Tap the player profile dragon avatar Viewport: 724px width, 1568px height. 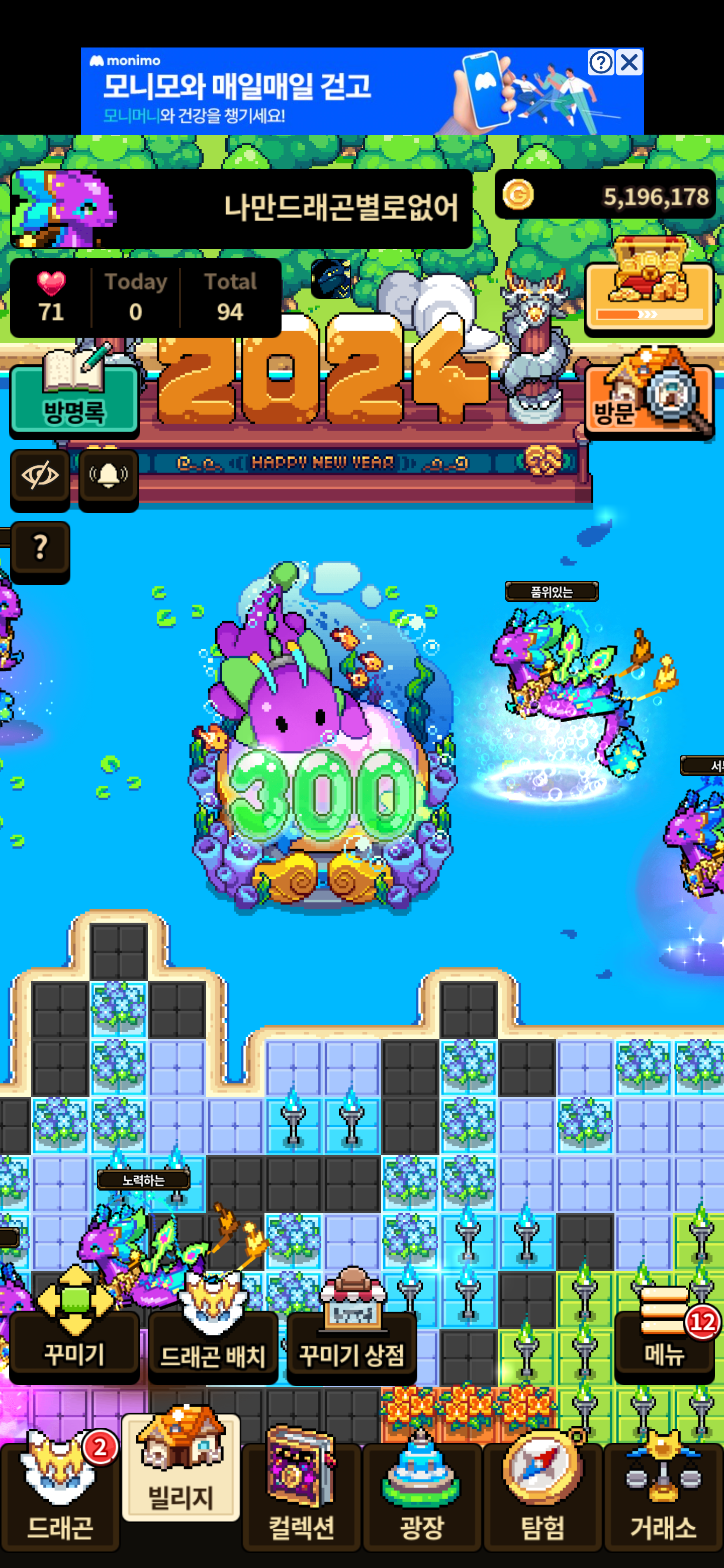point(64,208)
